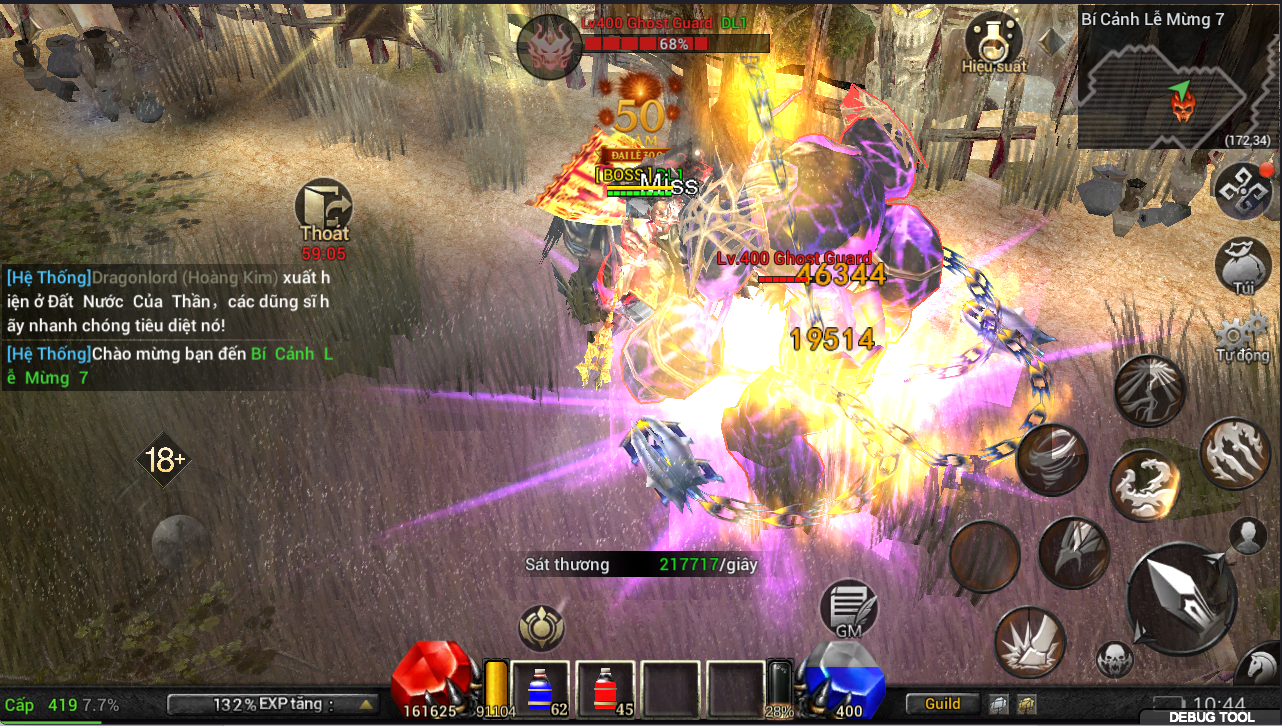The image size is (1282, 726).
Task: Exit the dungeon via the Thoát button
Action: (324, 212)
